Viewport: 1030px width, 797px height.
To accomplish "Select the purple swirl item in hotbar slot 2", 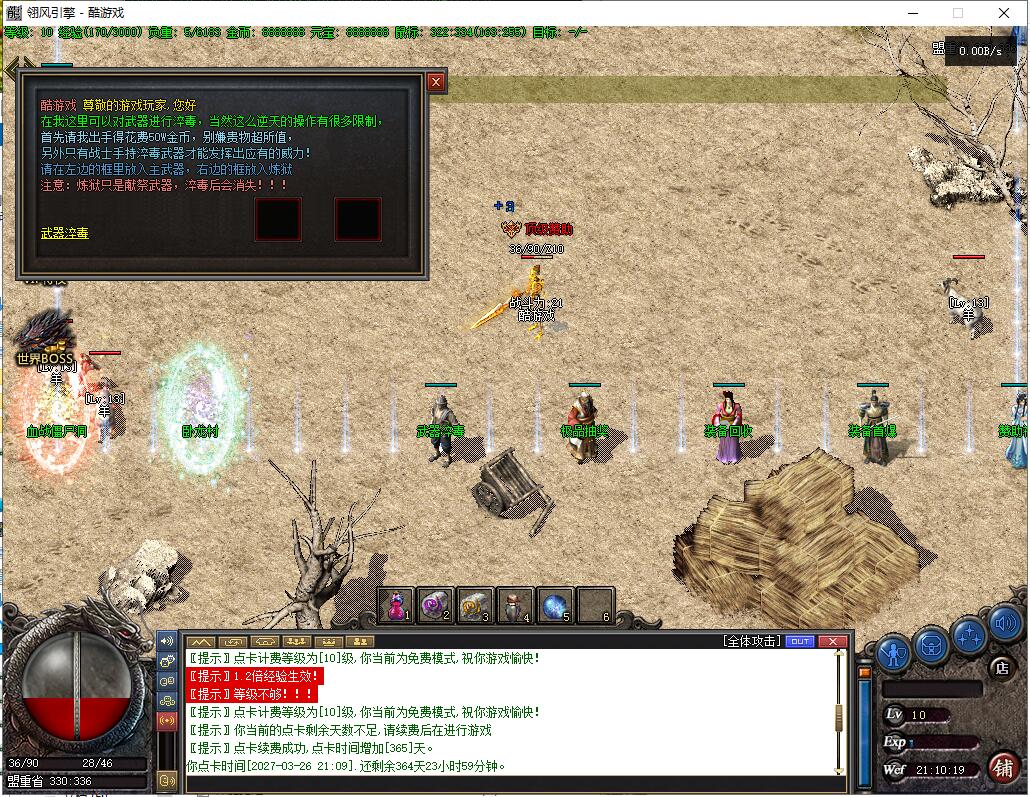I will pyautogui.click(x=436, y=605).
